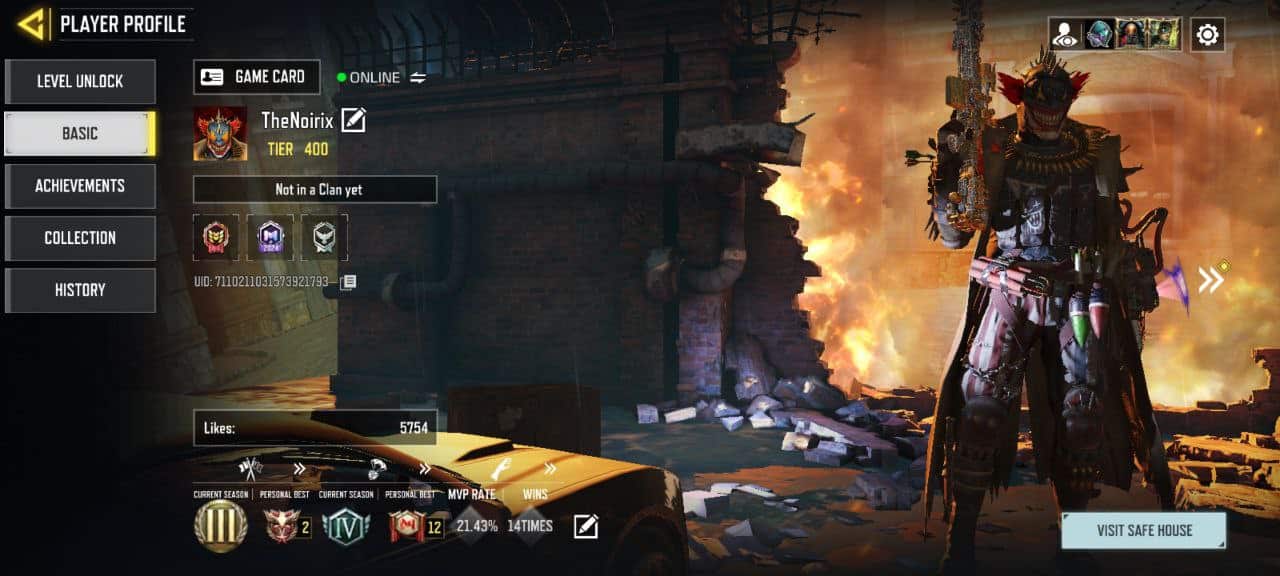Image resolution: width=1280 pixels, height=576 pixels.
Task: Expand the side panel with double arrows
Action: (x=1211, y=280)
